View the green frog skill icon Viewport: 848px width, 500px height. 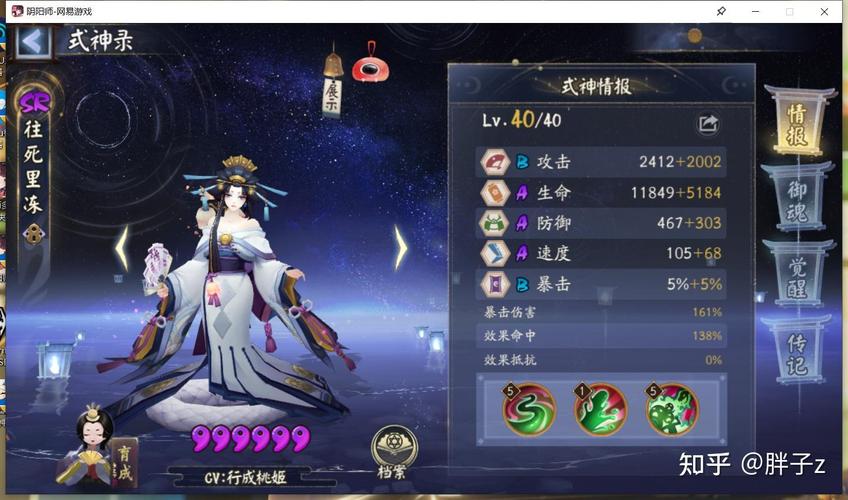tap(671, 409)
